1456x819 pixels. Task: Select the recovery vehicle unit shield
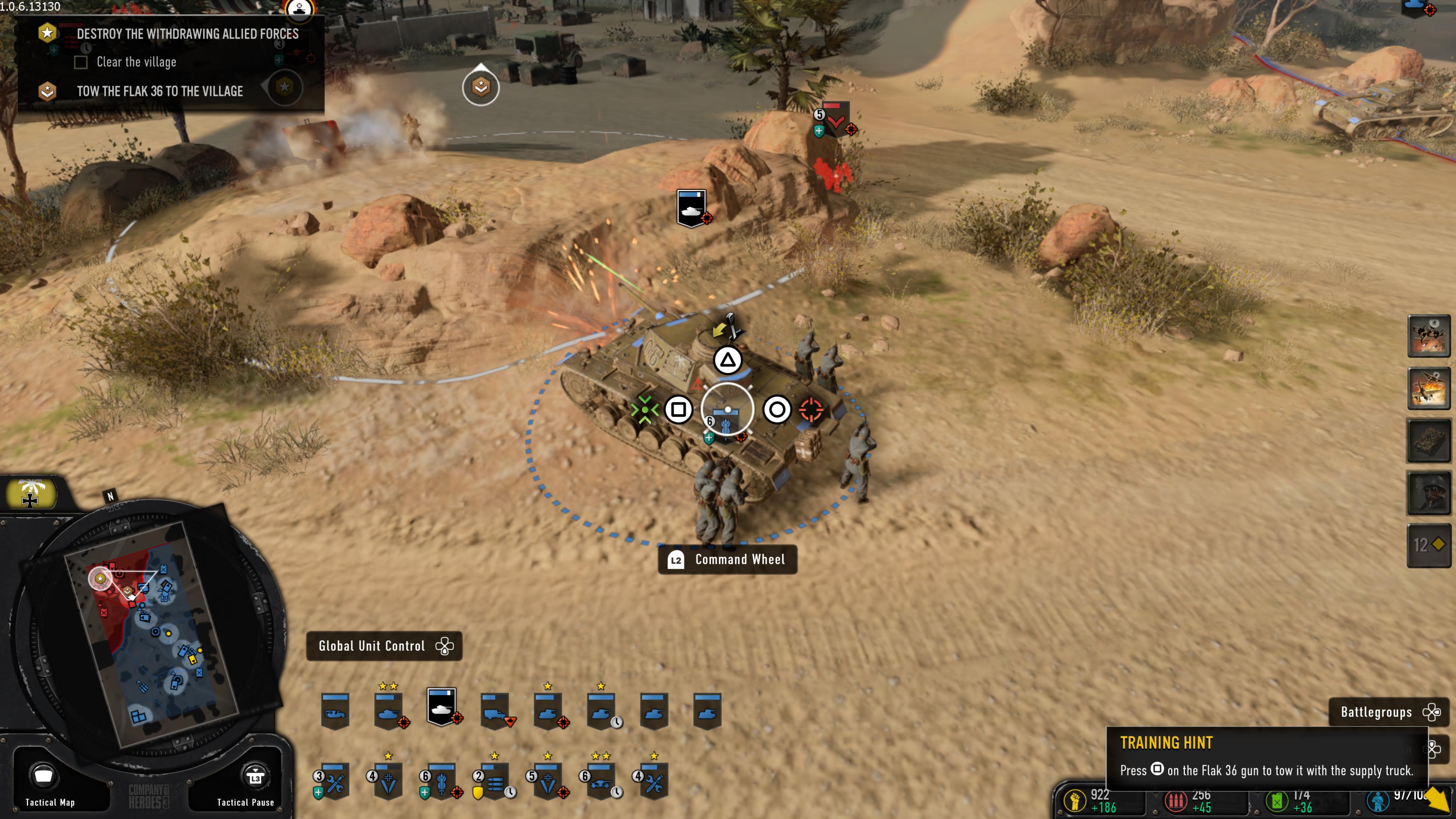335,711
